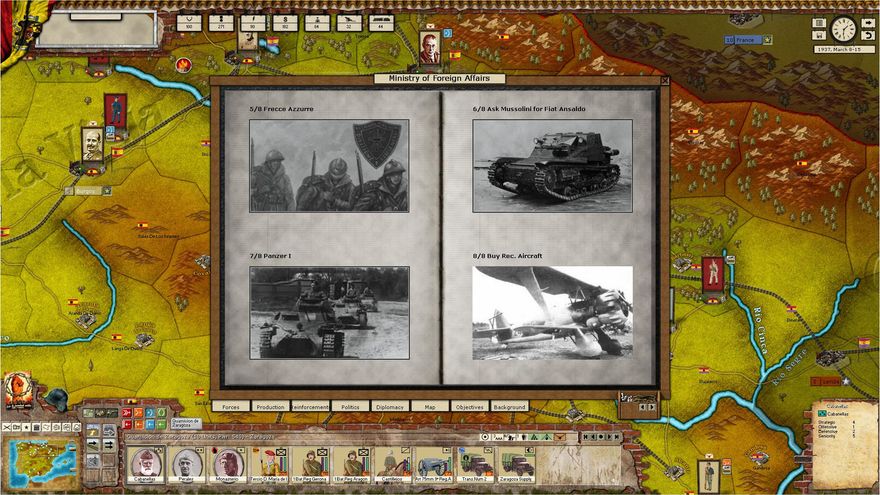
Task: Show the Diplomacy tab
Action: (389, 407)
